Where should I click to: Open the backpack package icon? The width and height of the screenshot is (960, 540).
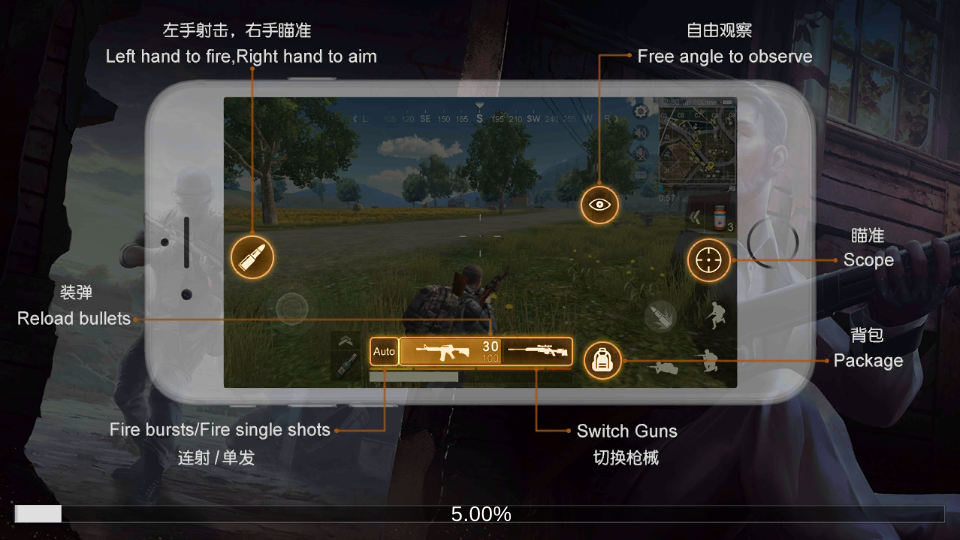pos(602,360)
